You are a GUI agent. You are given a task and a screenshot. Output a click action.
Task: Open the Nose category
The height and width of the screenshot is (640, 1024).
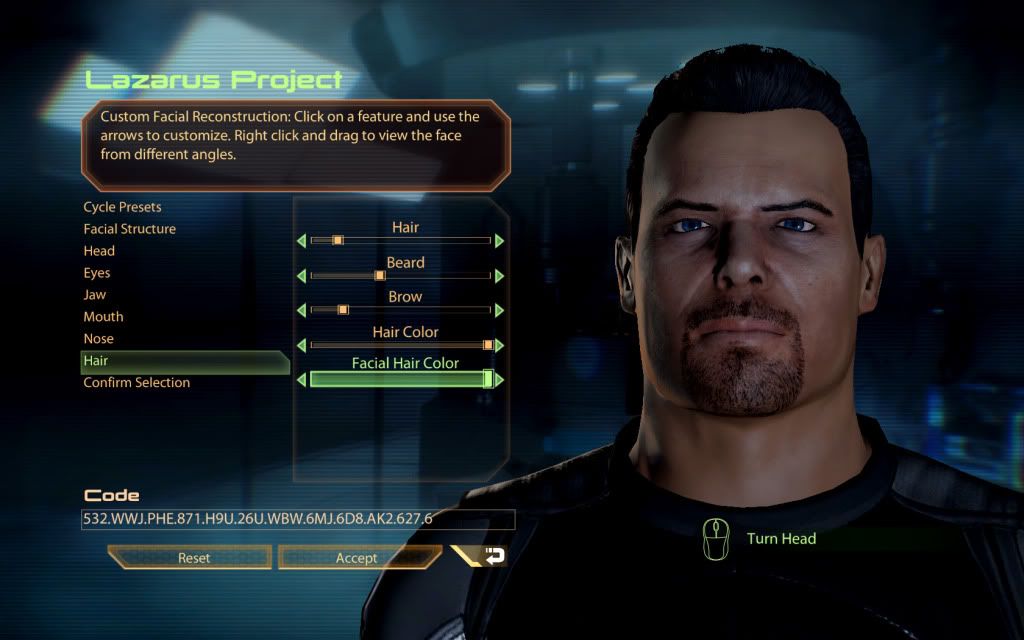(98, 339)
